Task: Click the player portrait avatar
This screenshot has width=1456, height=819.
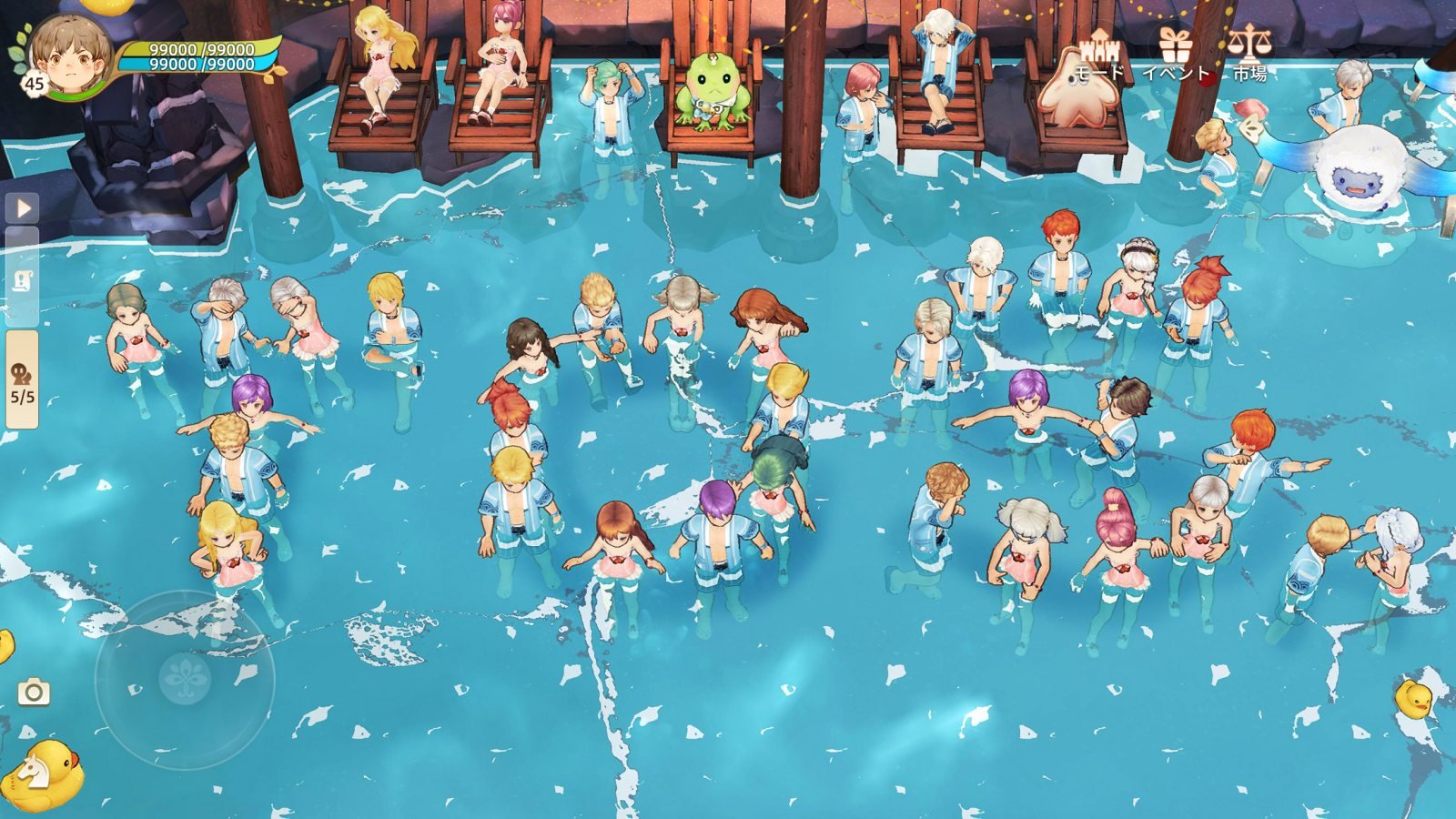Action: click(x=68, y=55)
